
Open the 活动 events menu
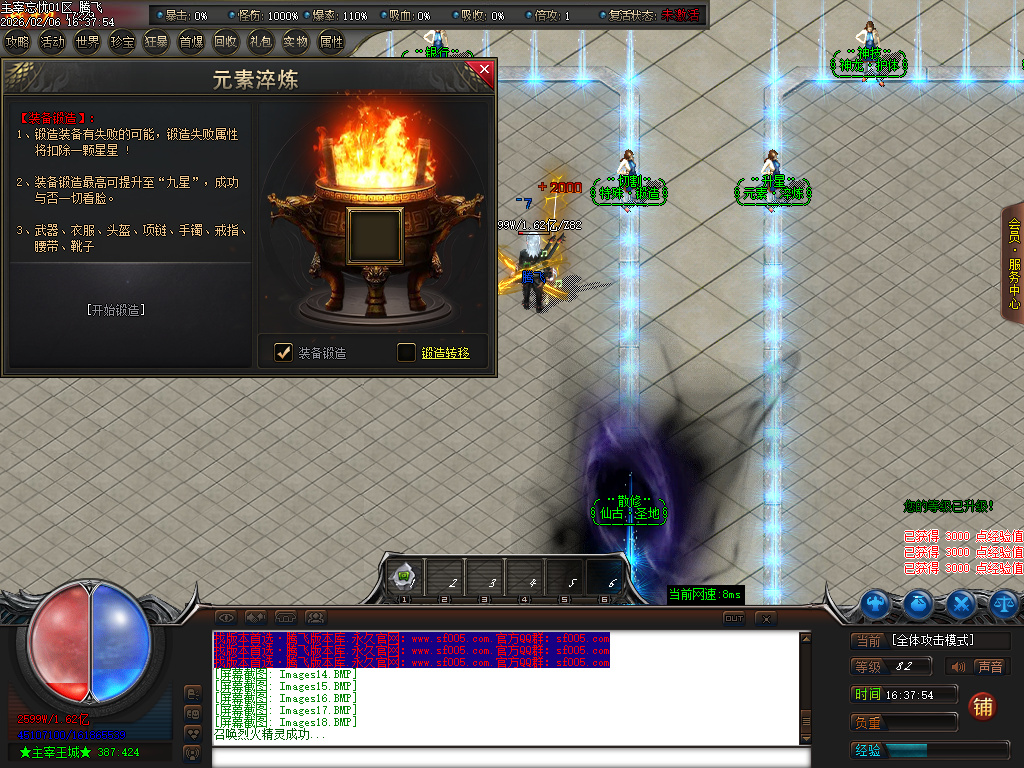(52, 42)
